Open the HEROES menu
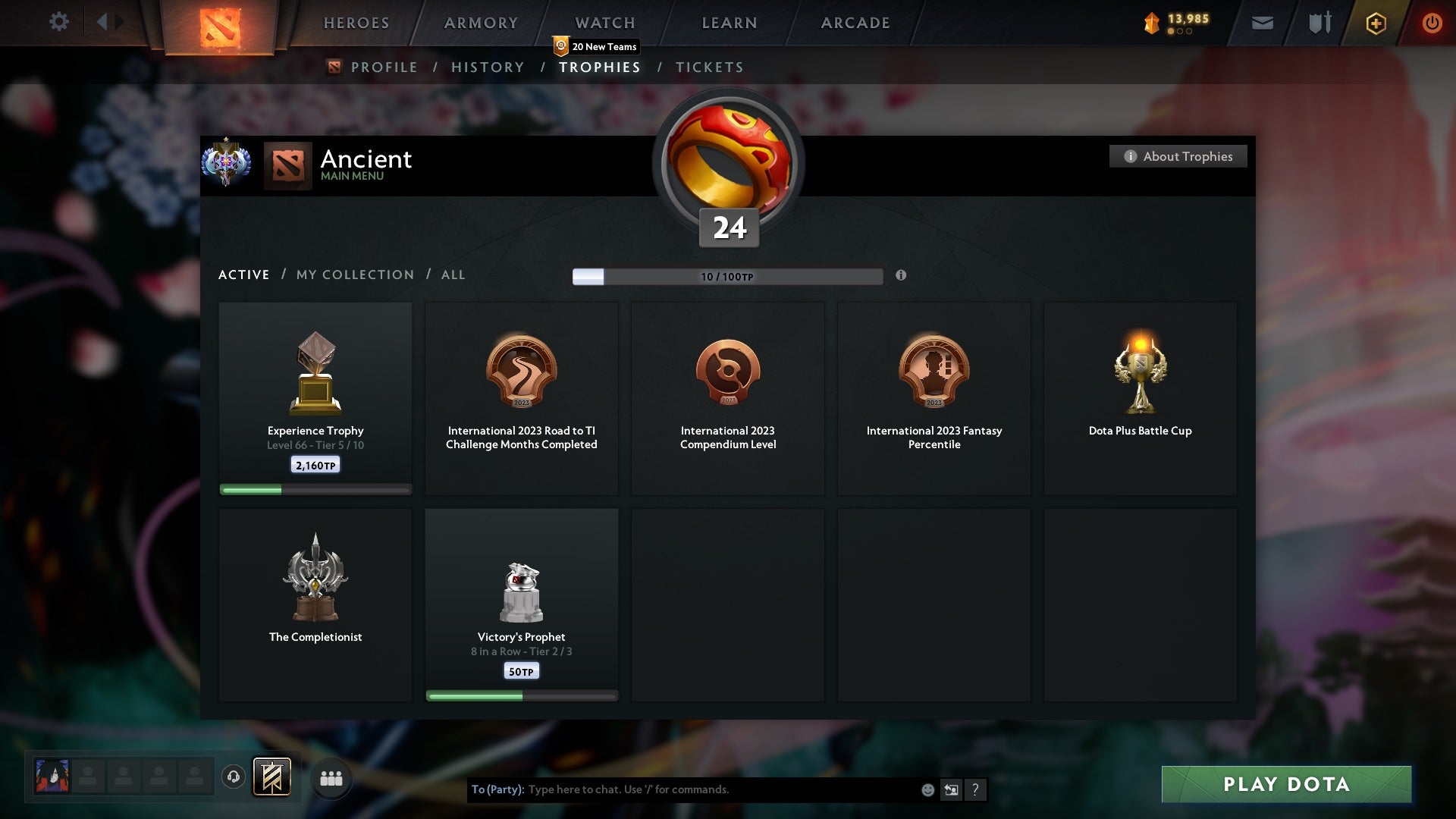The height and width of the screenshot is (819, 1456). click(356, 23)
